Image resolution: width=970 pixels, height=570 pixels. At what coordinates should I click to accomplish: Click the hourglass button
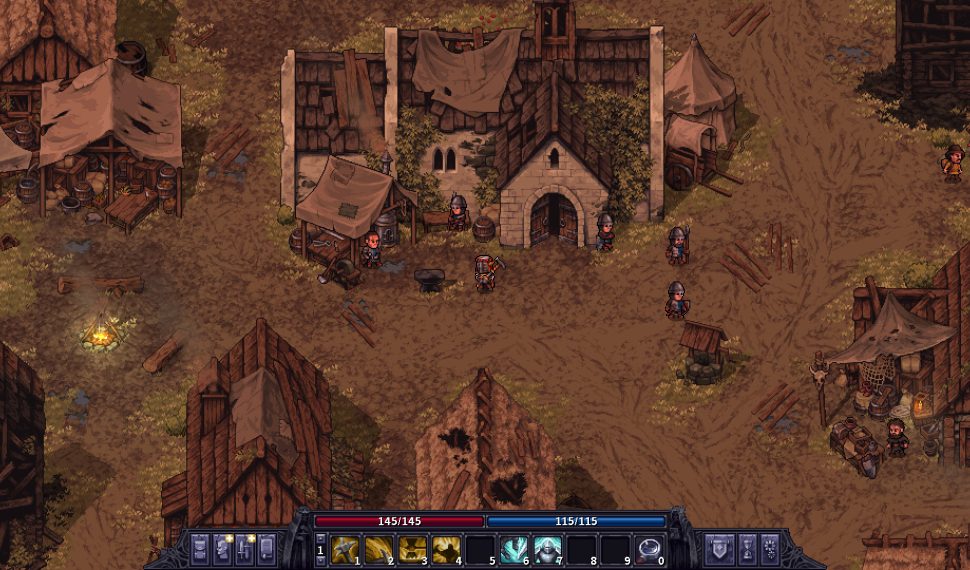747,549
